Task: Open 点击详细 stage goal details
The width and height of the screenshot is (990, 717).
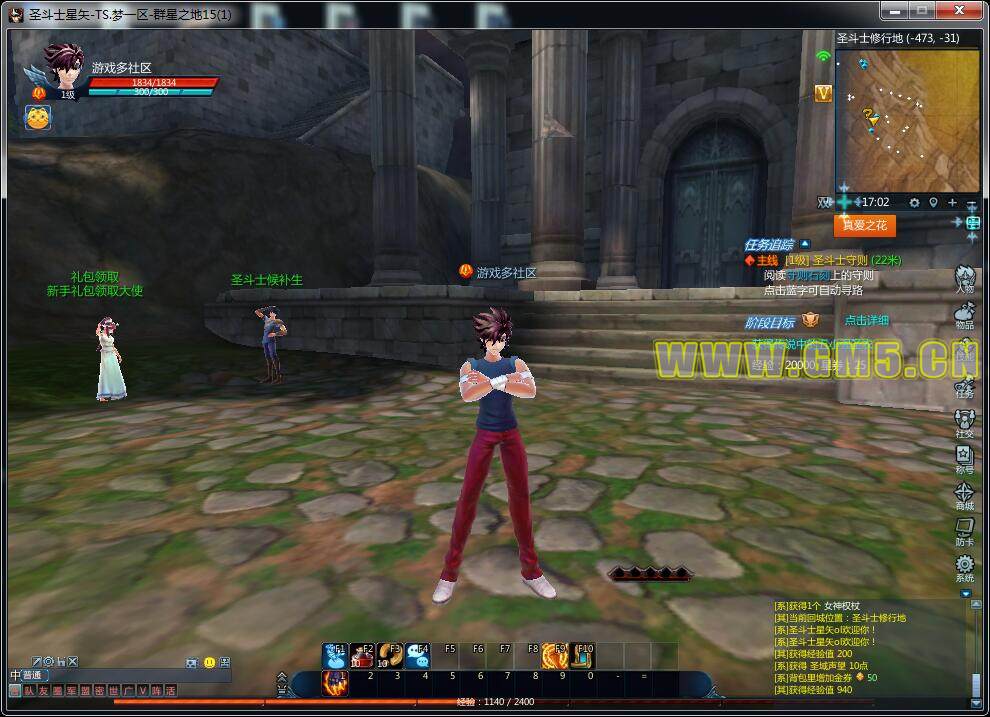Action: tap(866, 321)
